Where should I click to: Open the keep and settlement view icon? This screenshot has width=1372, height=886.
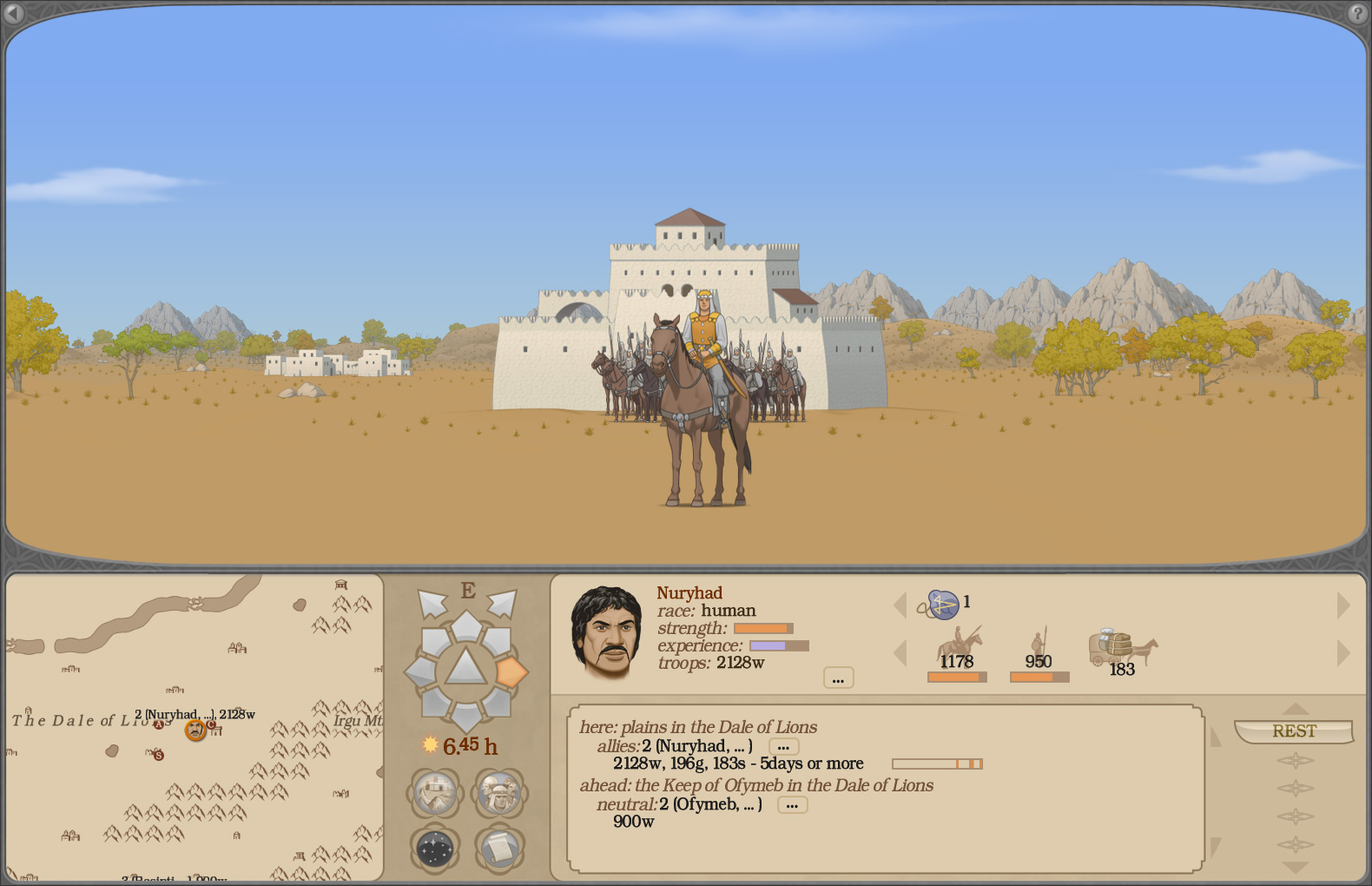point(434,793)
